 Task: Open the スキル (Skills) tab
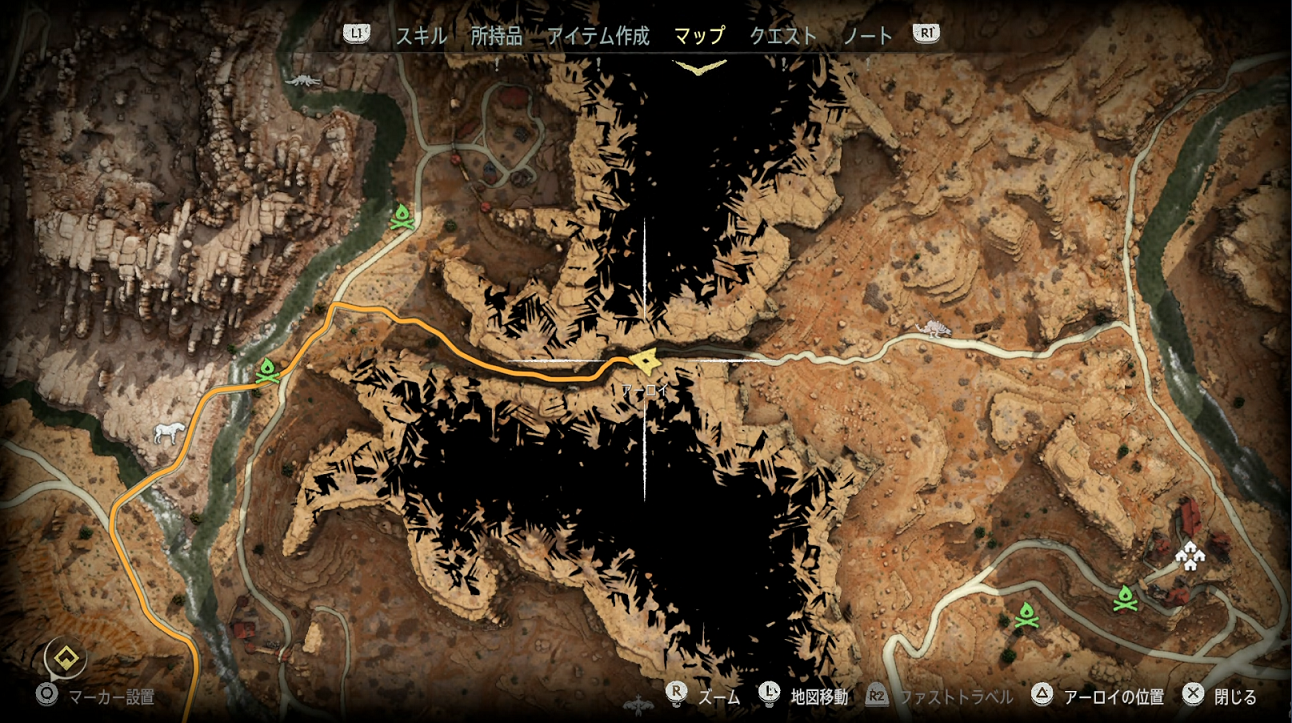pos(421,36)
